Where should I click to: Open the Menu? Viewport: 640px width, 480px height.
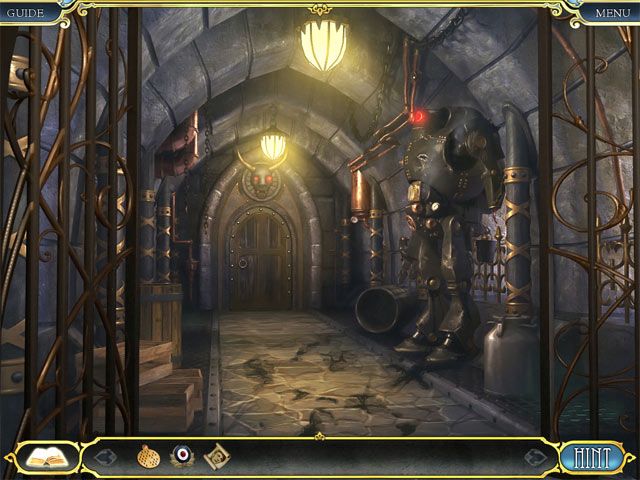click(612, 12)
